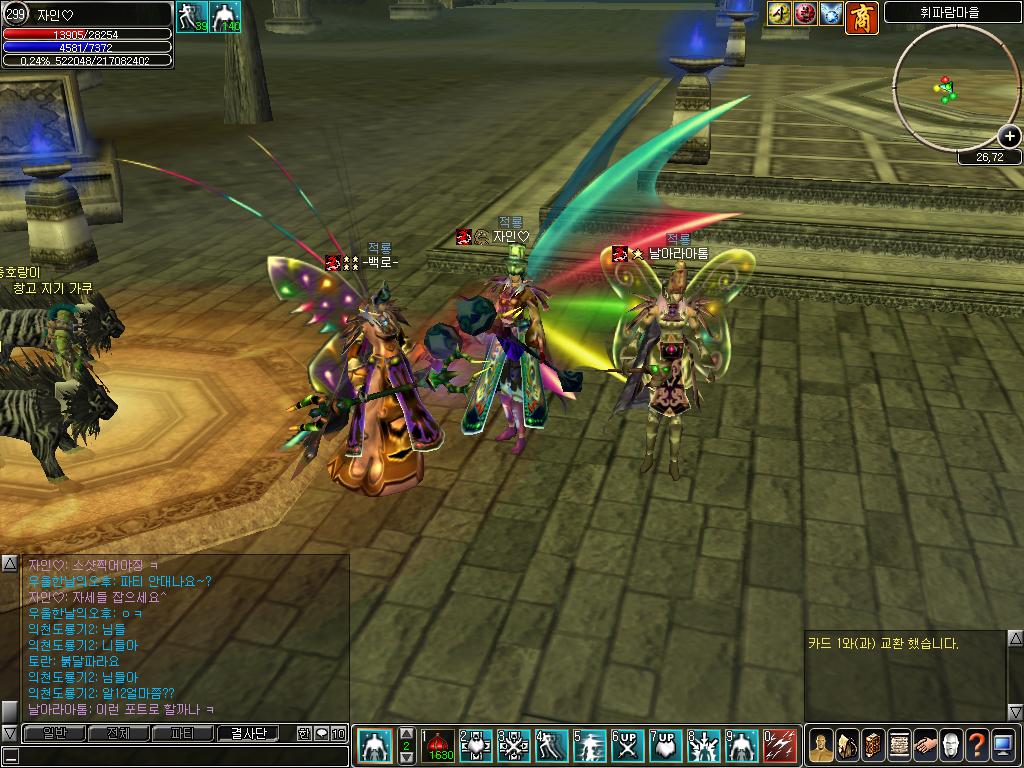The width and height of the screenshot is (1024, 768).
Task: Use the red potion in hotbar slot 1
Action: click(x=439, y=746)
